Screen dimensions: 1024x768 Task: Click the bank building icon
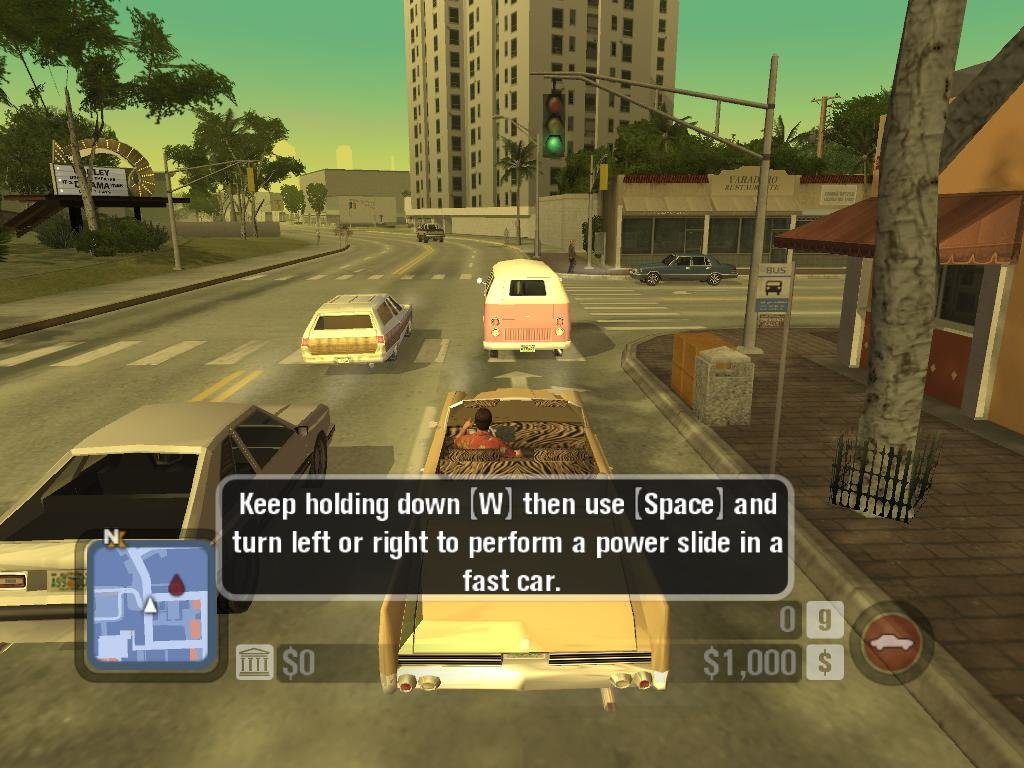point(255,662)
